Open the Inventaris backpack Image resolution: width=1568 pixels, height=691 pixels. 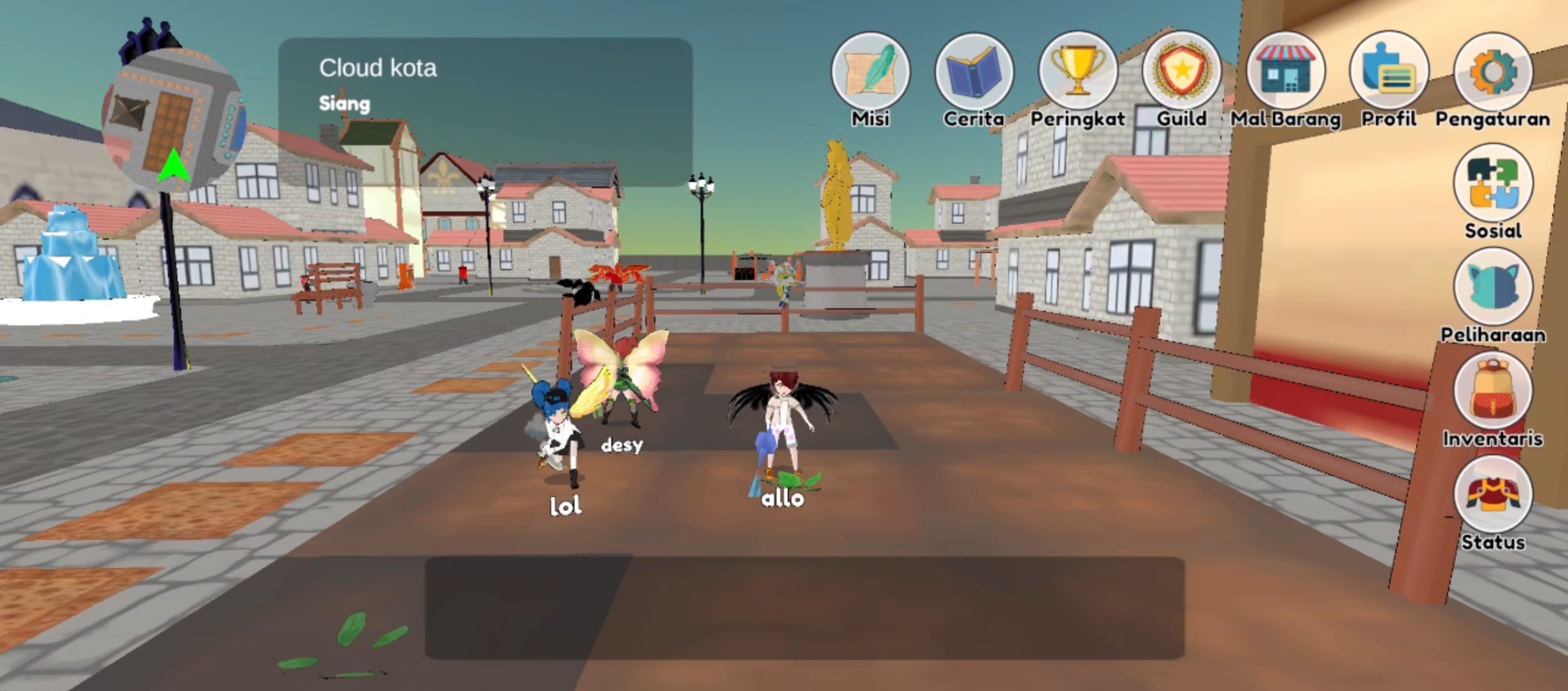[x=1493, y=392]
